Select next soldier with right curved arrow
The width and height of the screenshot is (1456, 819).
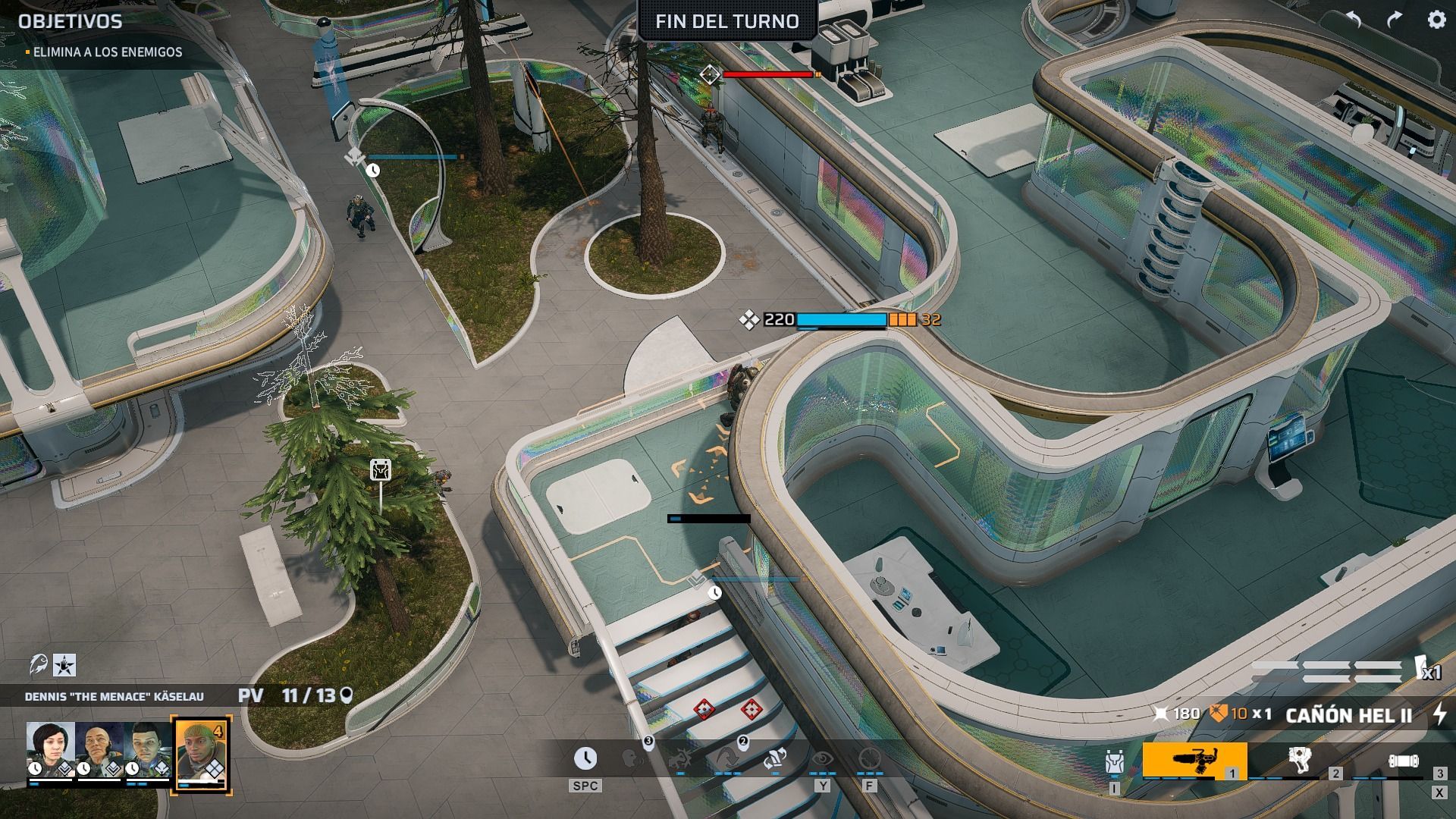(1395, 20)
